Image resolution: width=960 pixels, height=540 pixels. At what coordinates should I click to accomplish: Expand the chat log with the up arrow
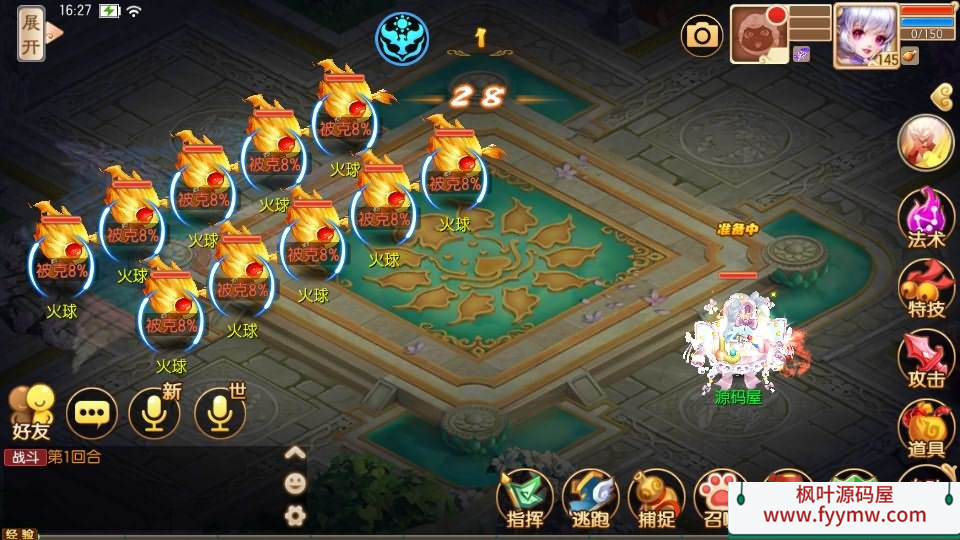click(295, 453)
